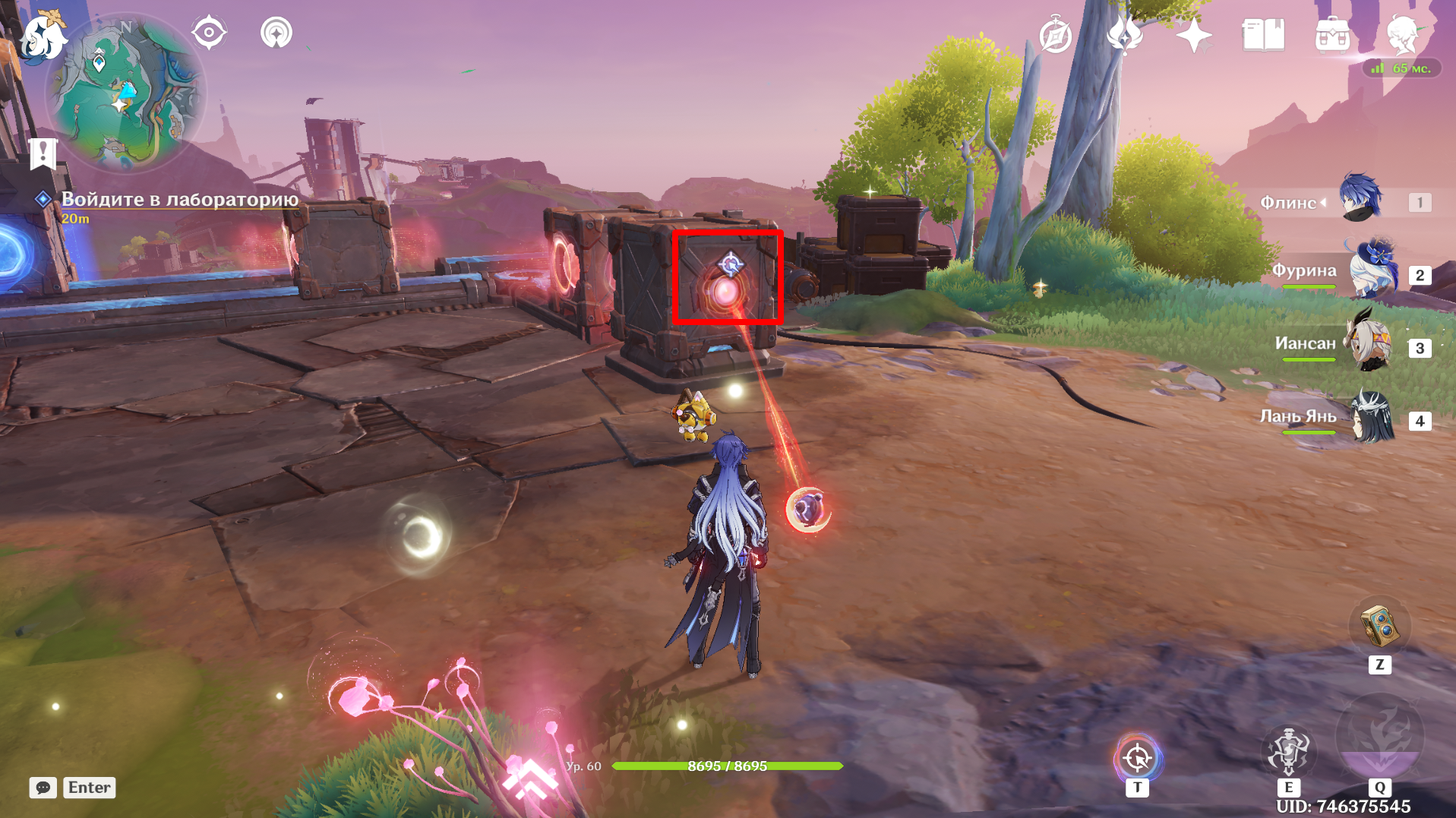Open the four-pointed star wish icon

pos(1194,36)
